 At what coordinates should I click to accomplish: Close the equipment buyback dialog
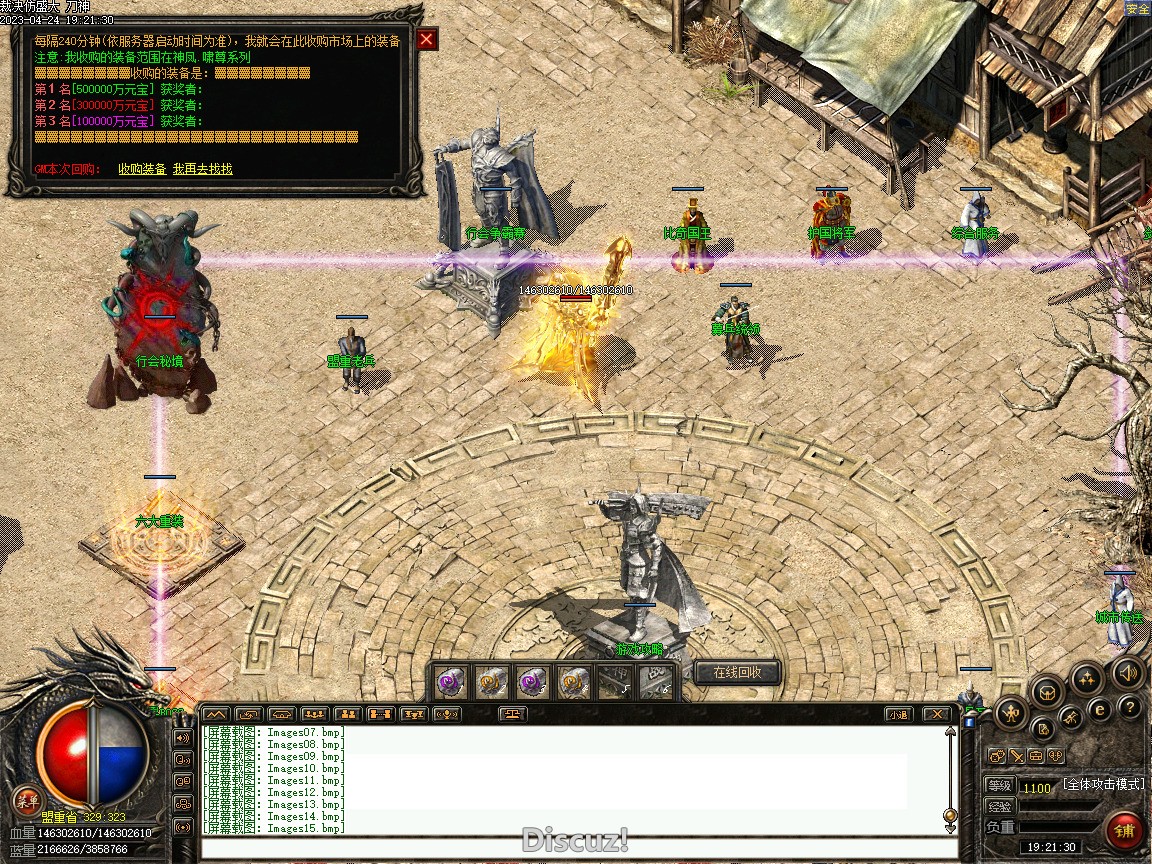(427, 39)
